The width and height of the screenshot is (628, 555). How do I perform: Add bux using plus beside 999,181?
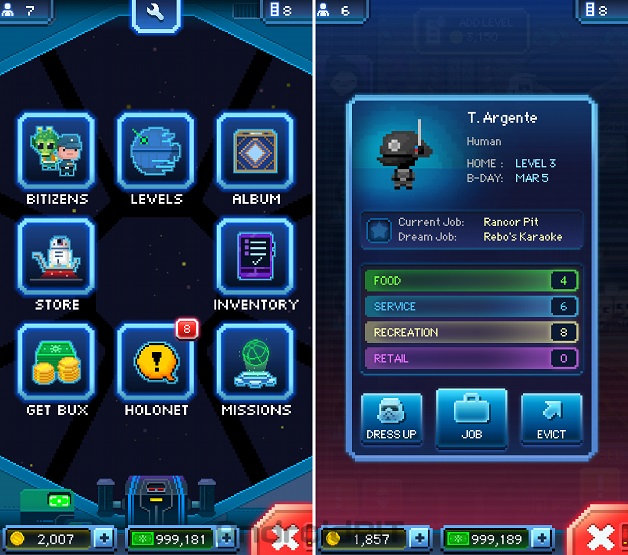click(x=229, y=539)
